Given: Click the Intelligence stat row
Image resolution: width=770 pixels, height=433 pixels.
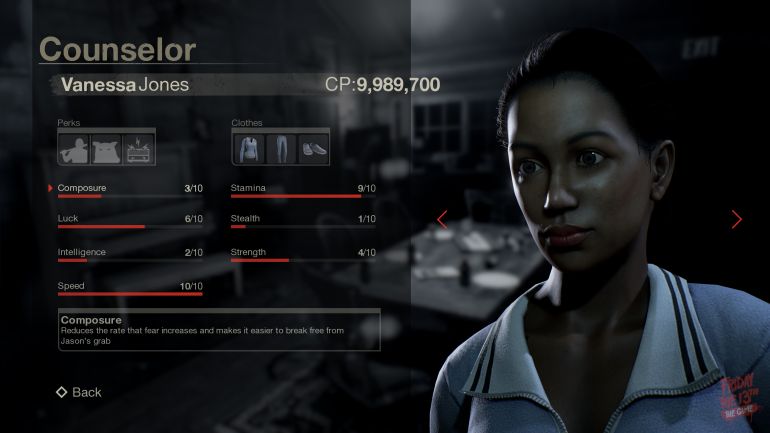Looking at the screenshot, I should point(130,254).
